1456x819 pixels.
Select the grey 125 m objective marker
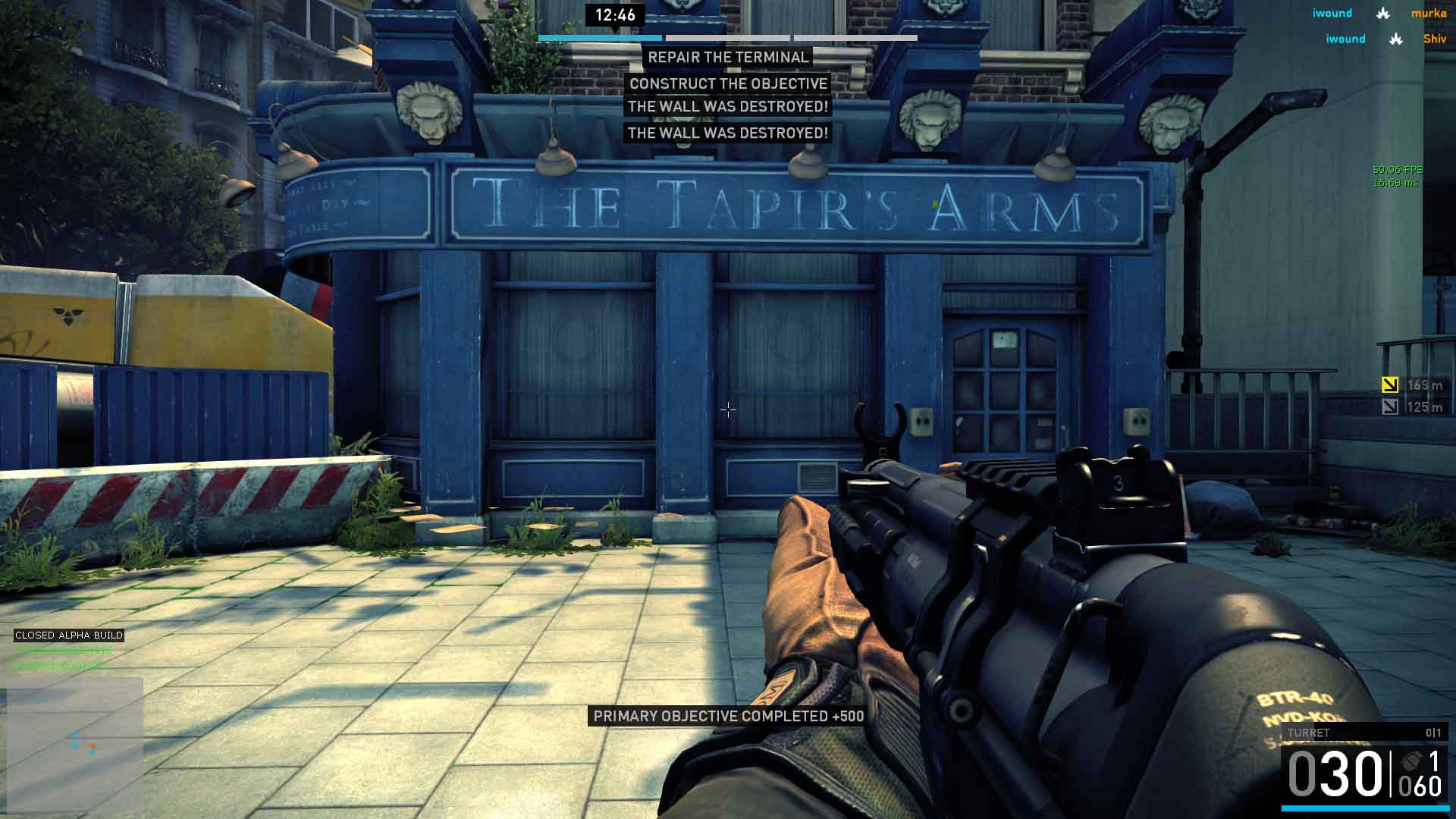[x=1390, y=407]
